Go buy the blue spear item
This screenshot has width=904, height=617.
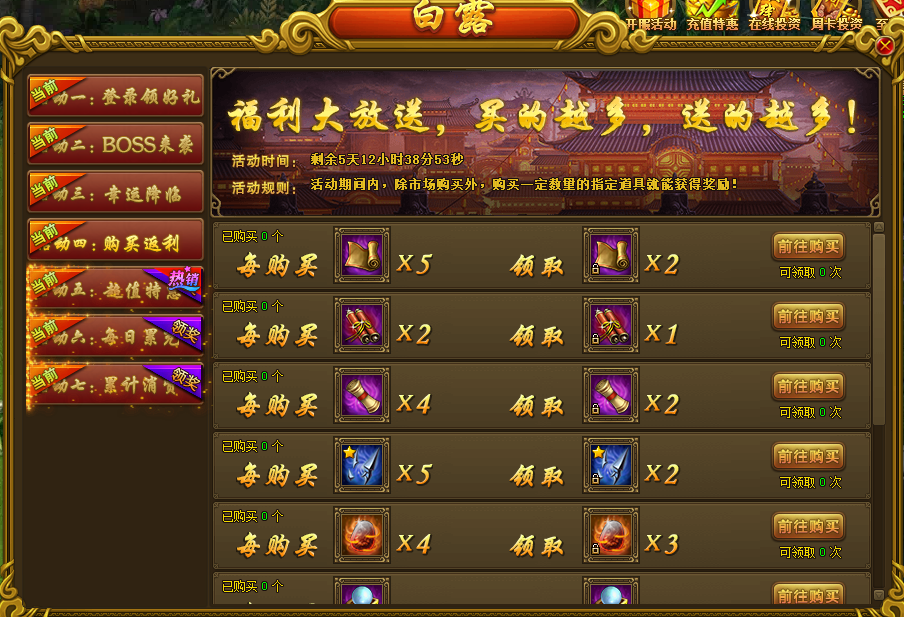(808, 457)
